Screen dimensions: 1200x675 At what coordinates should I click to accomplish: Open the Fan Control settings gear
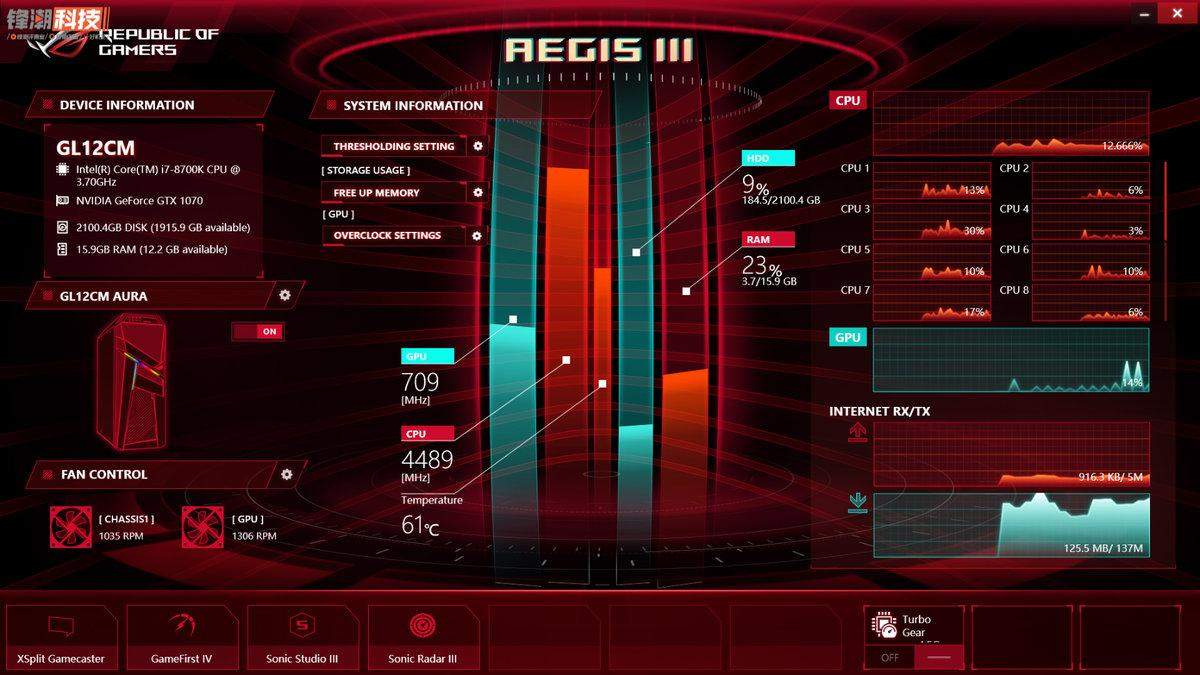[x=287, y=474]
